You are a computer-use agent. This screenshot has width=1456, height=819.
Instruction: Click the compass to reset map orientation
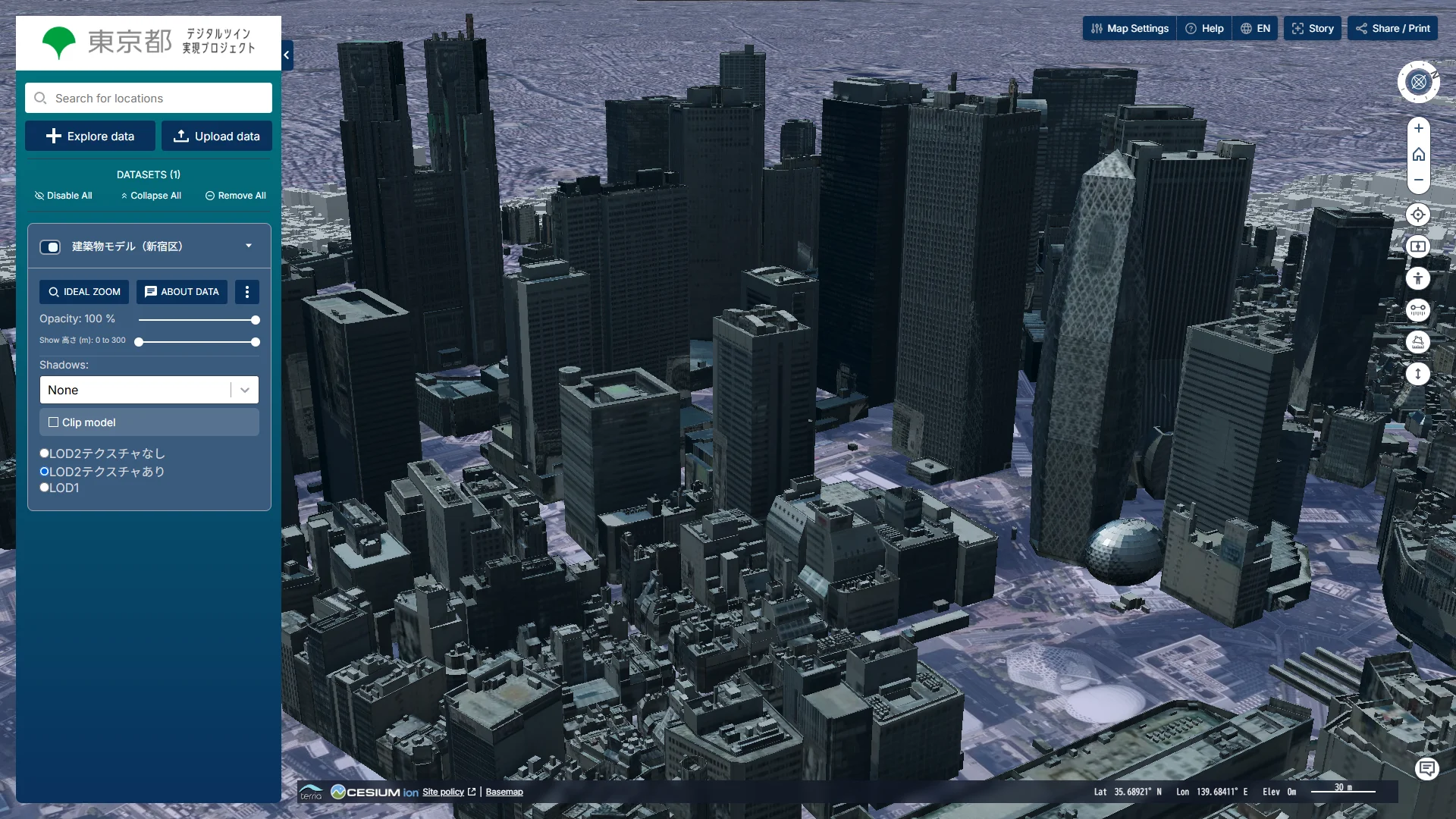(1419, 82)
